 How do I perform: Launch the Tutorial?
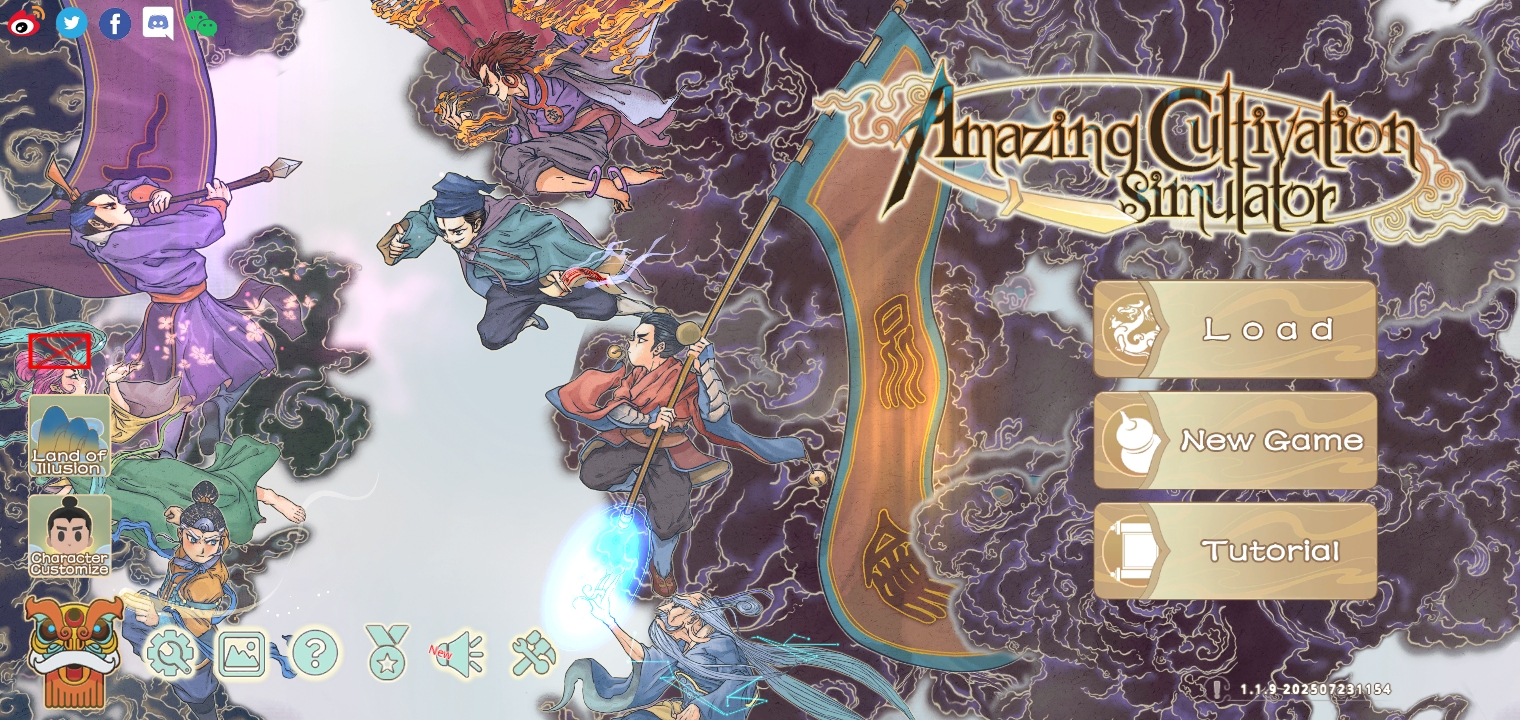[1235, 551]
